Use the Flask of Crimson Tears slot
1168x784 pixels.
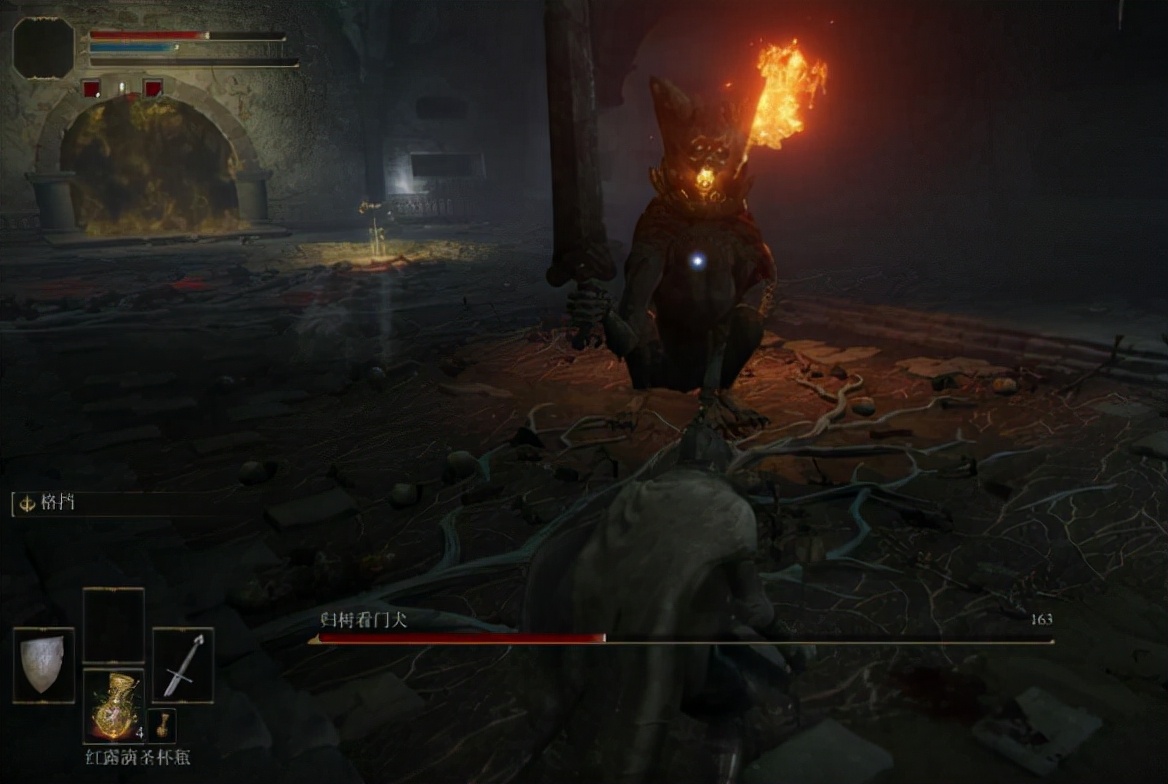[x=113, y=706]
